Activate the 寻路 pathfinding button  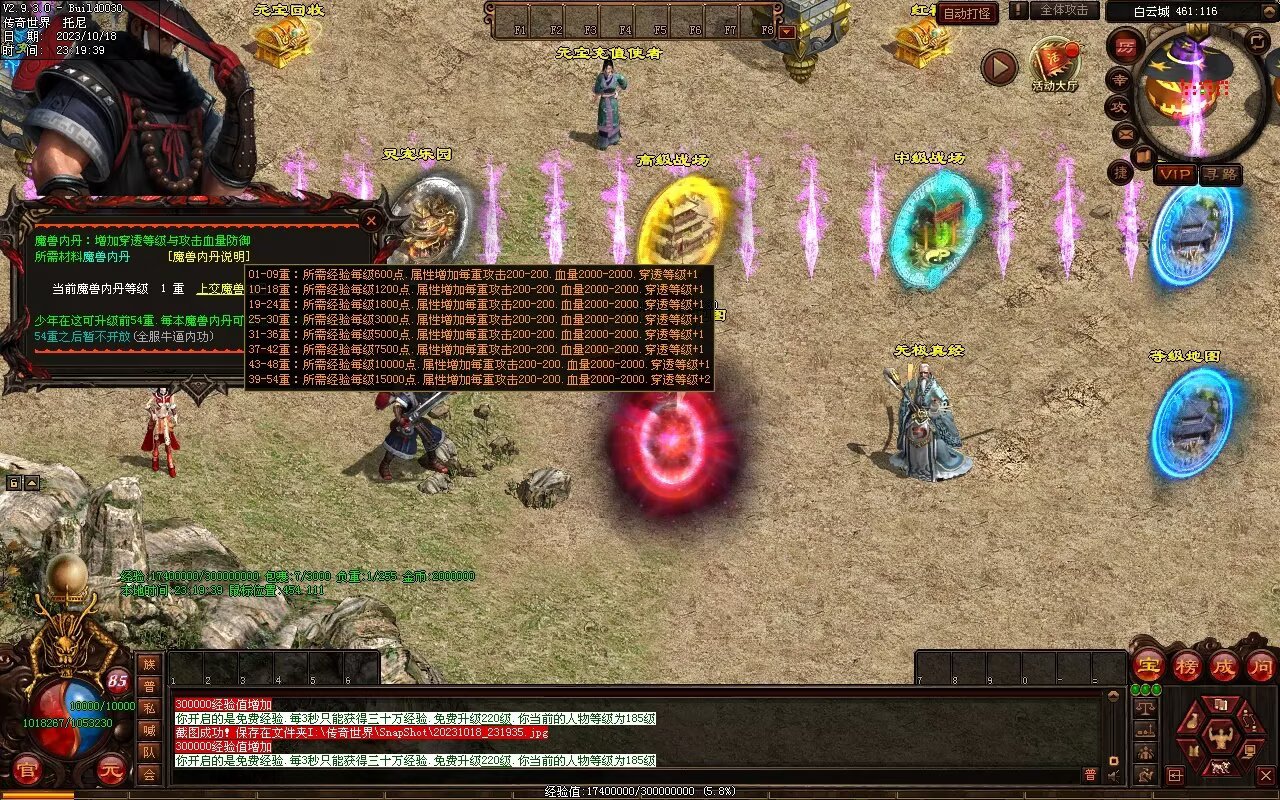click(x=1219, y=174)
